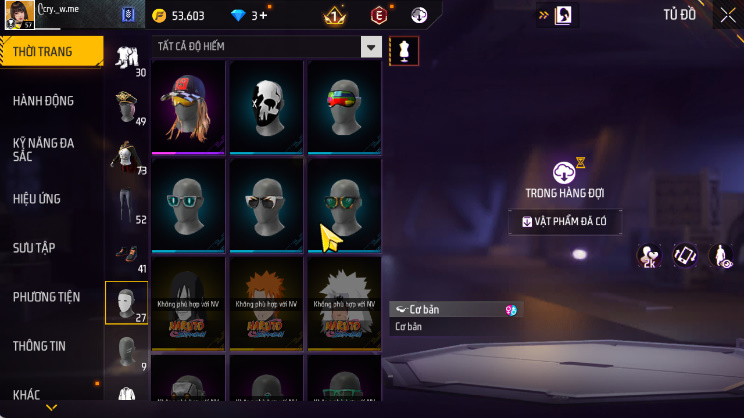Open the Thời Trang tab

pos(50,51)
